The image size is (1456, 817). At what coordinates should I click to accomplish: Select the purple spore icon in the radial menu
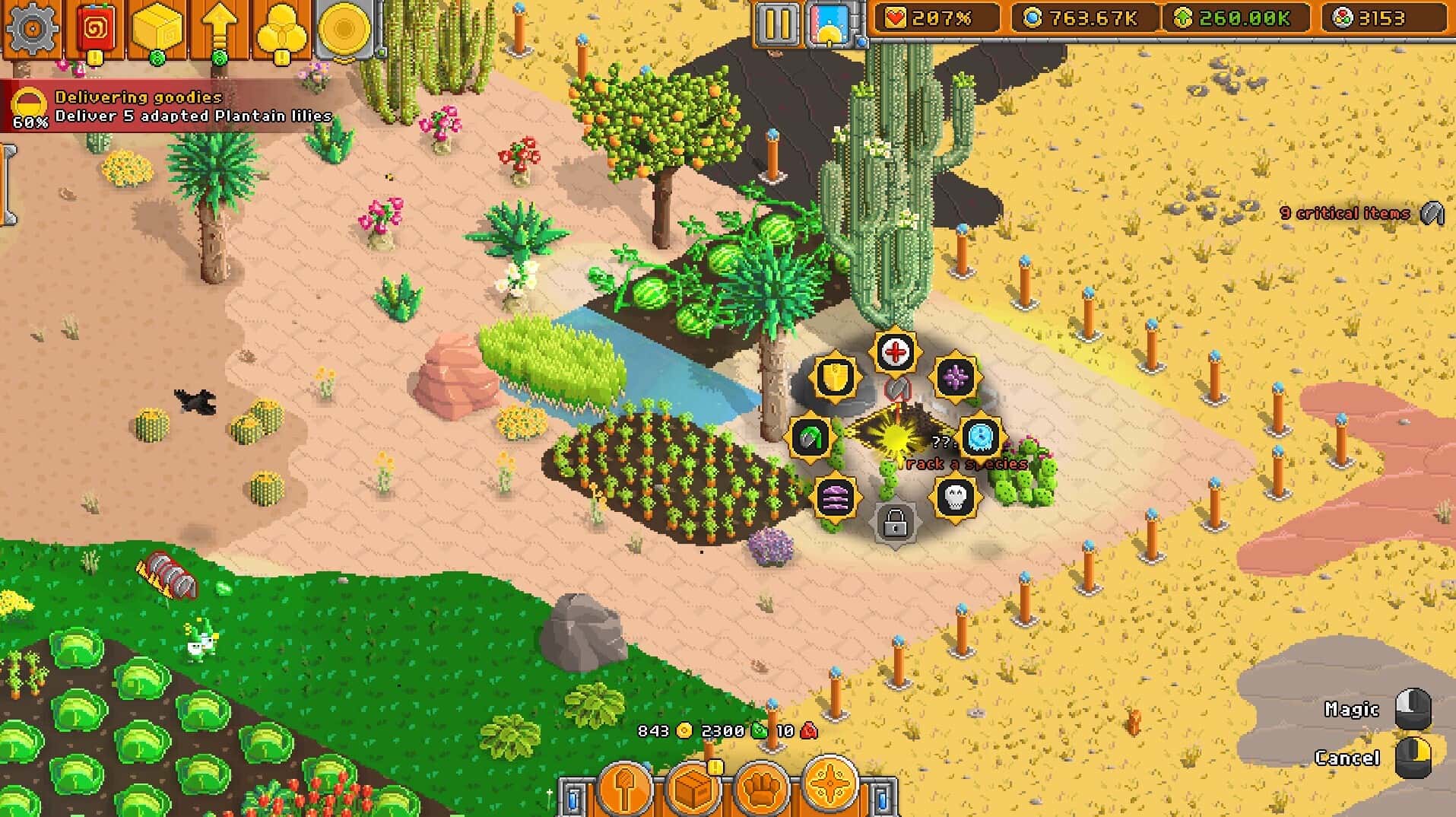[958, 376]
